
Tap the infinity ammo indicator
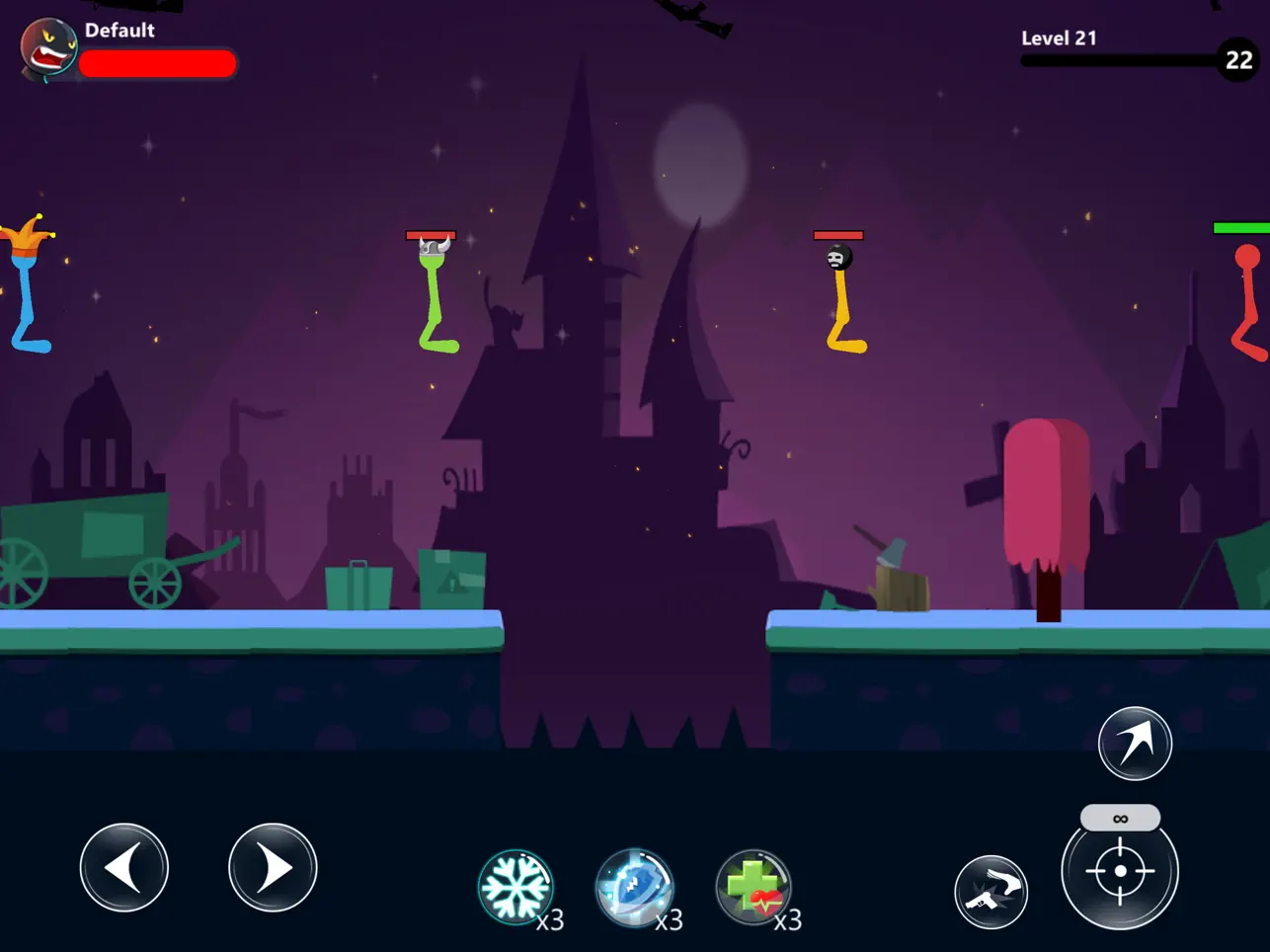tap(1121, 817)
